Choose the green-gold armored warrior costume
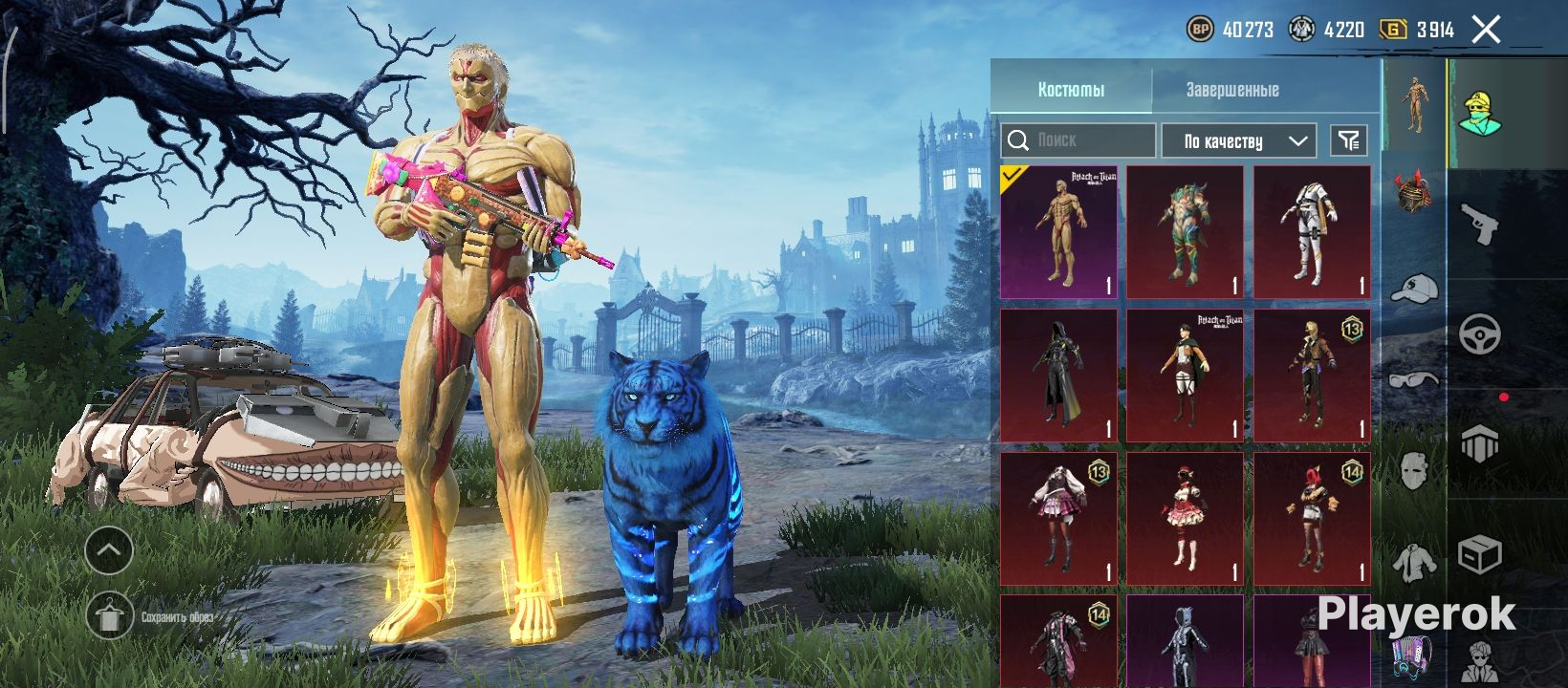 (x=1185, y=232)
